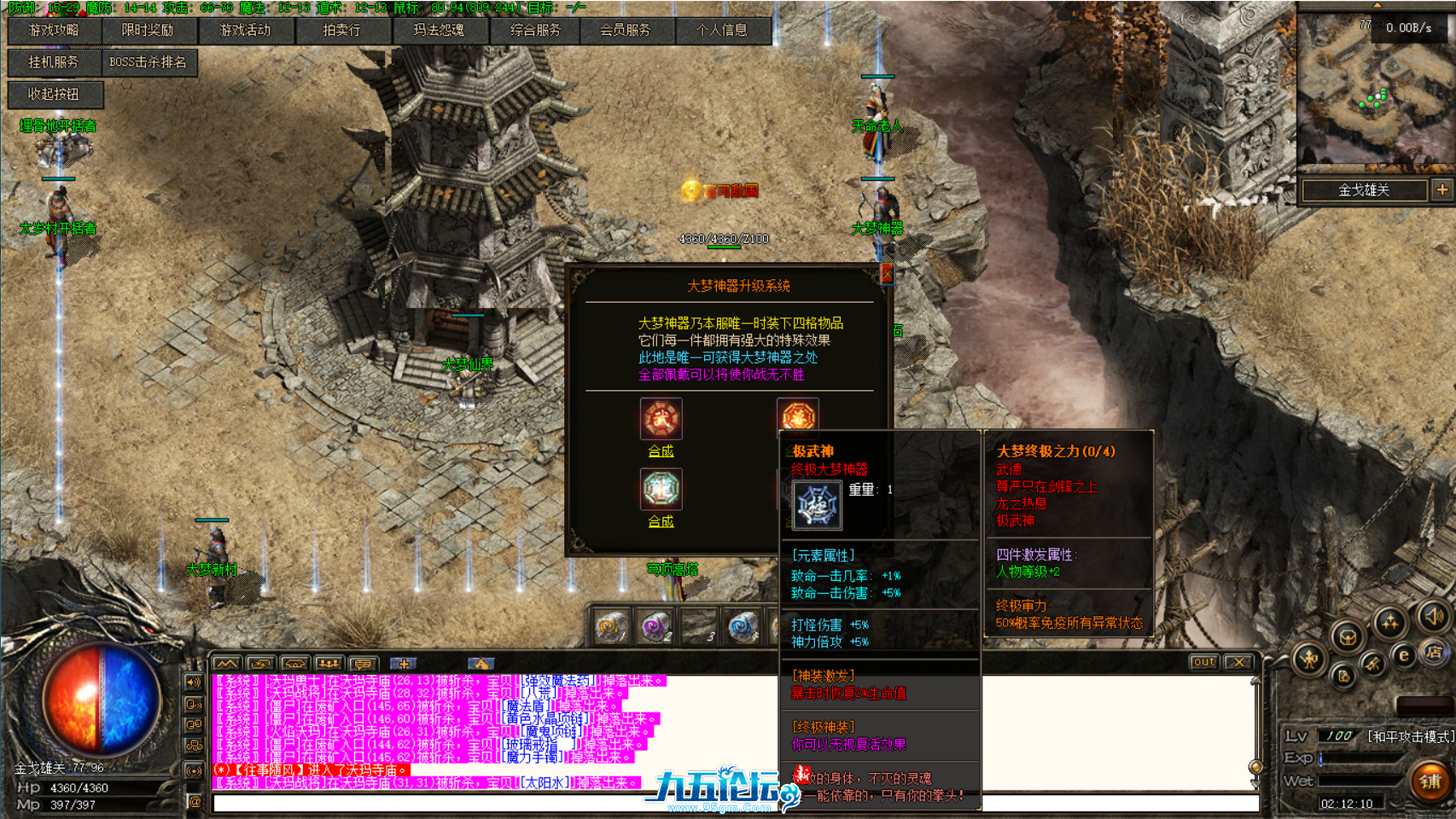
Task: Open the 个人信息 personal info menu
Action: pos(719,31)
